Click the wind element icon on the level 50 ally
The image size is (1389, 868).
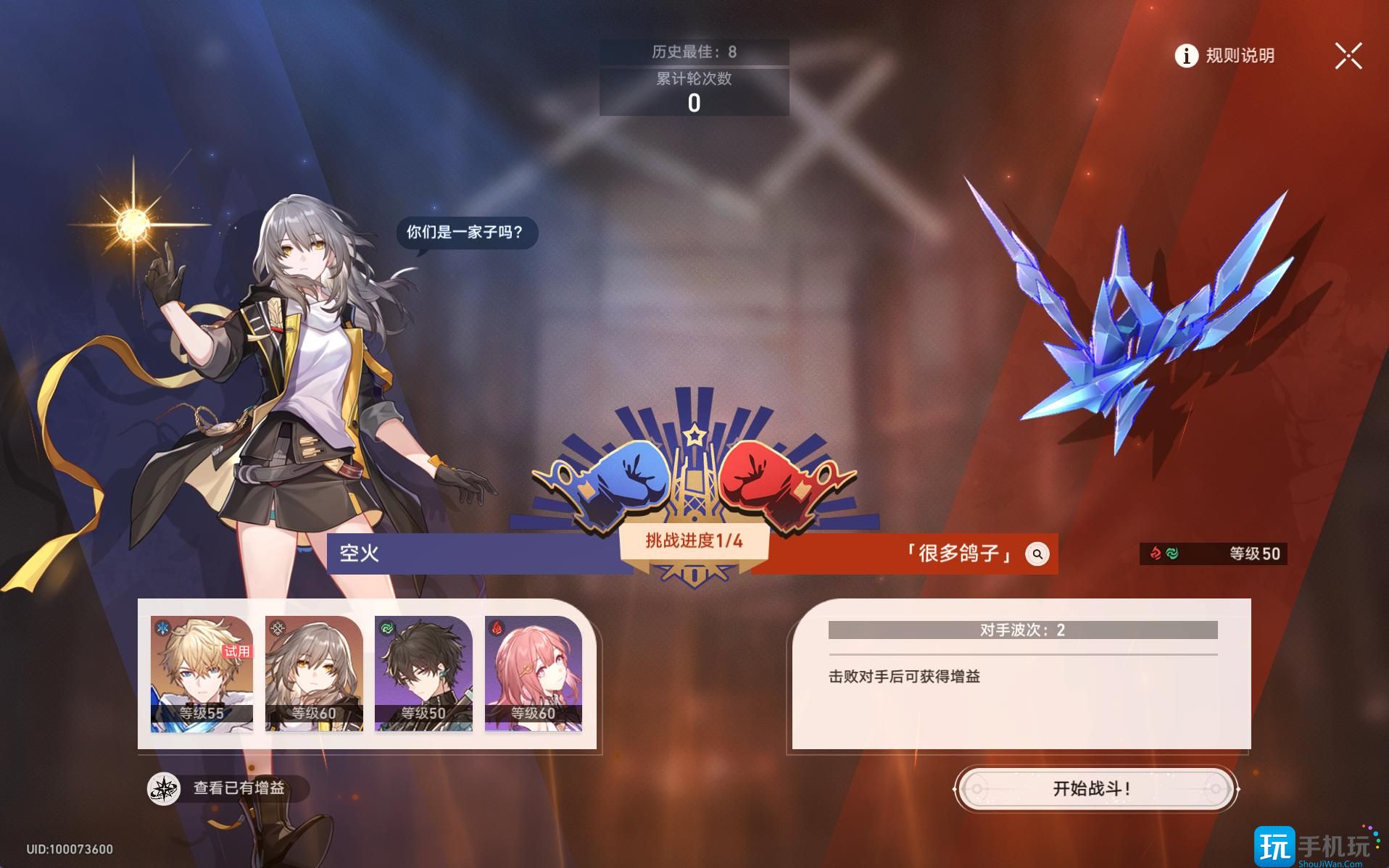pos(388,627)
